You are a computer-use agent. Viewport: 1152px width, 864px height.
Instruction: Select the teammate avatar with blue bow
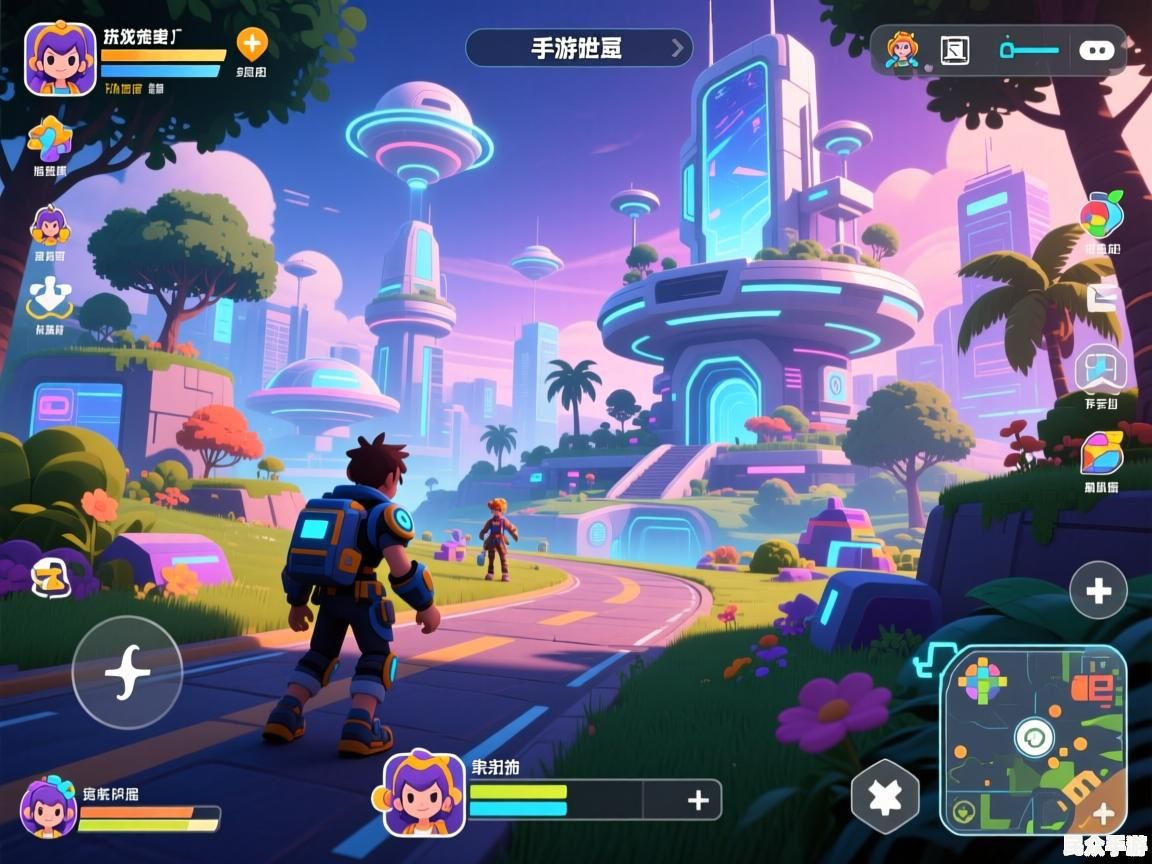48,806
